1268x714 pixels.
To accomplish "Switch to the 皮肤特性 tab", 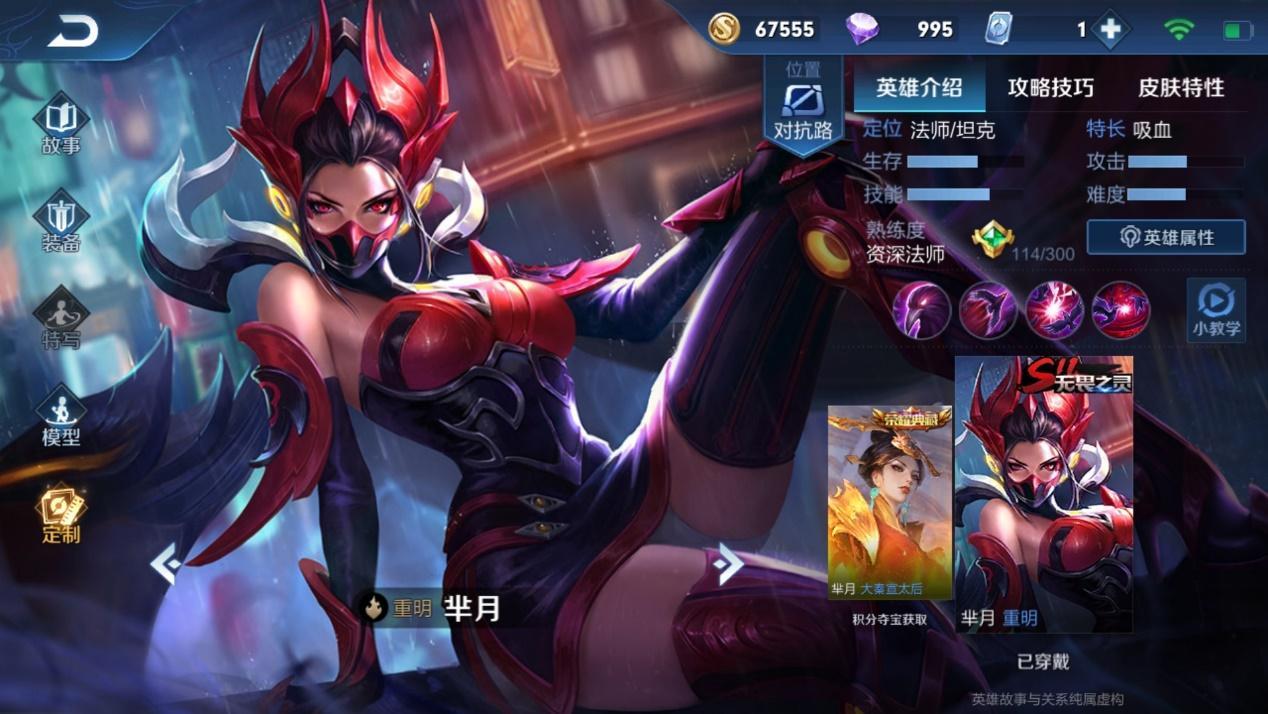I will tap(1181, 88).
